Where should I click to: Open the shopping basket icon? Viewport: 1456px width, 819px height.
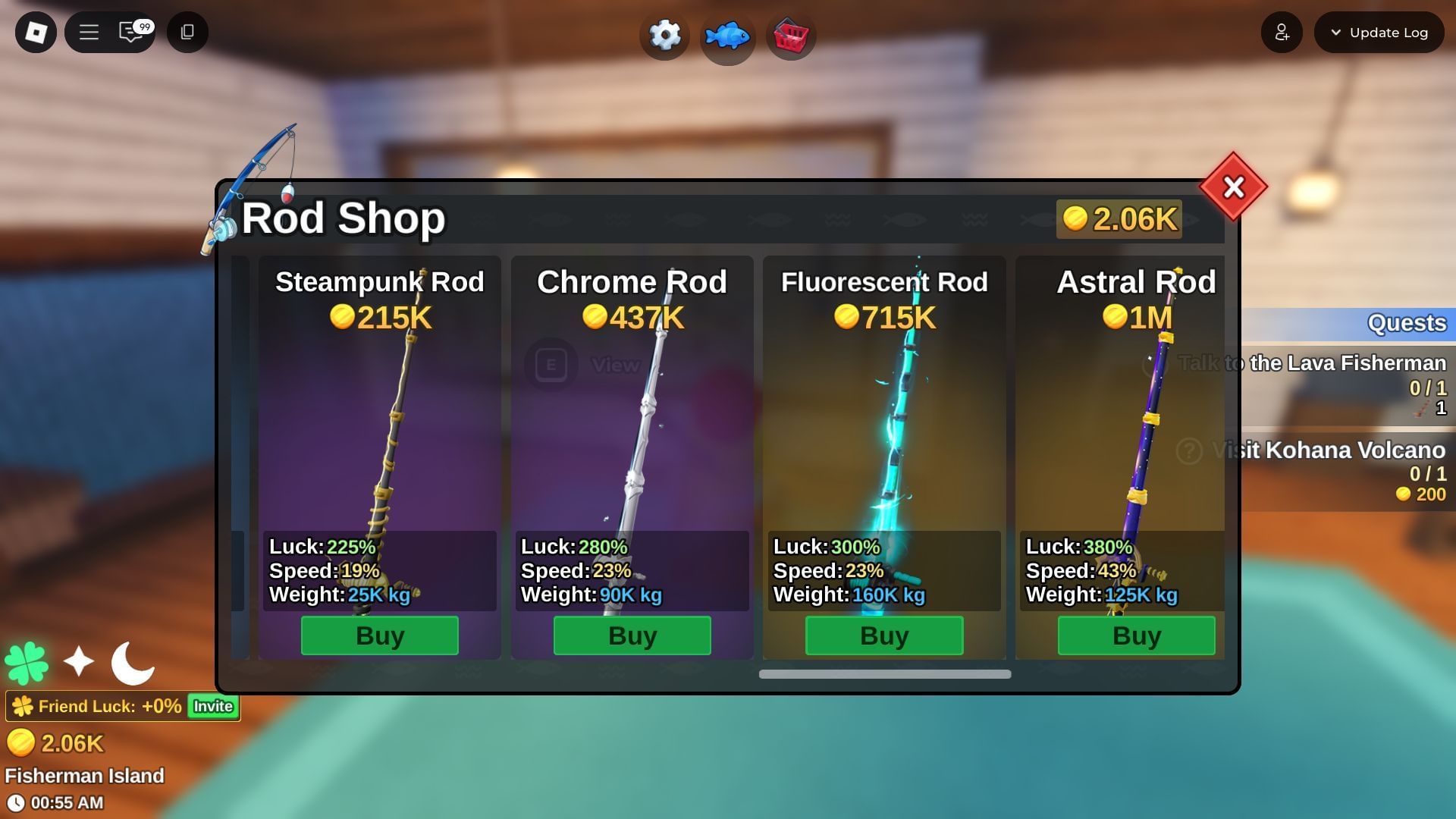[790, 35]
